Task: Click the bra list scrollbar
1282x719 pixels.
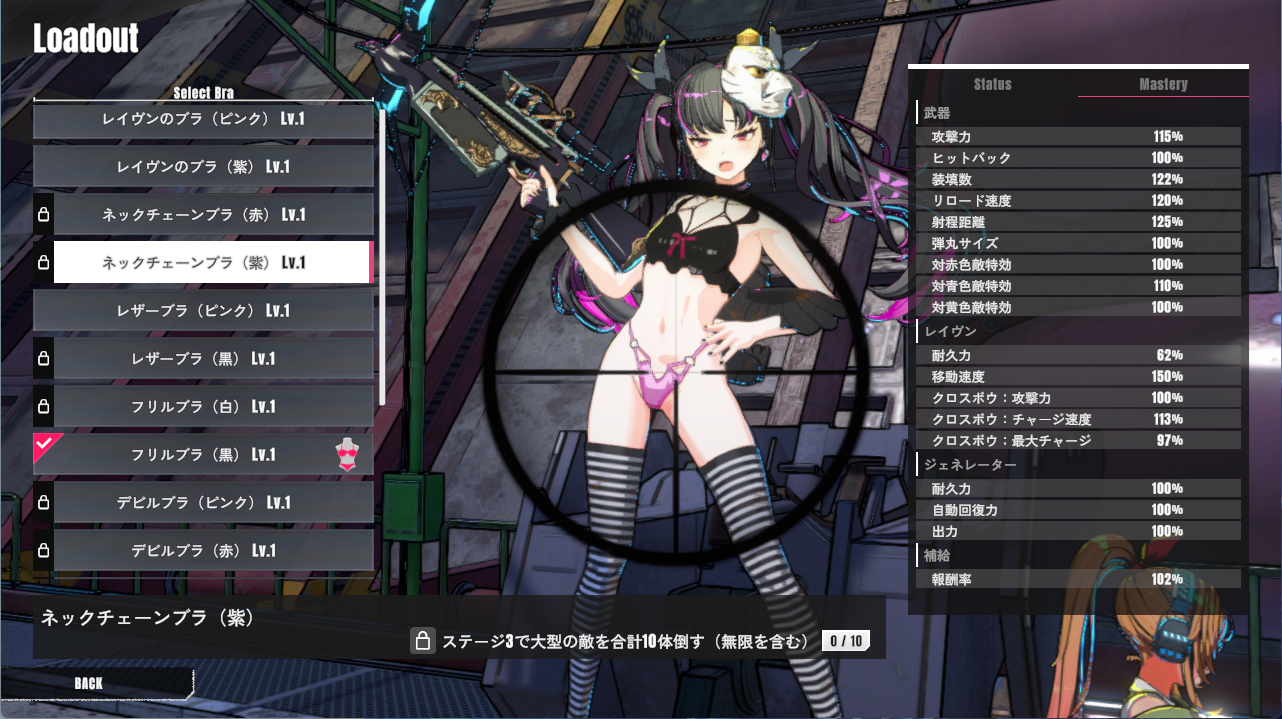Action: click(x=381, y=250)
